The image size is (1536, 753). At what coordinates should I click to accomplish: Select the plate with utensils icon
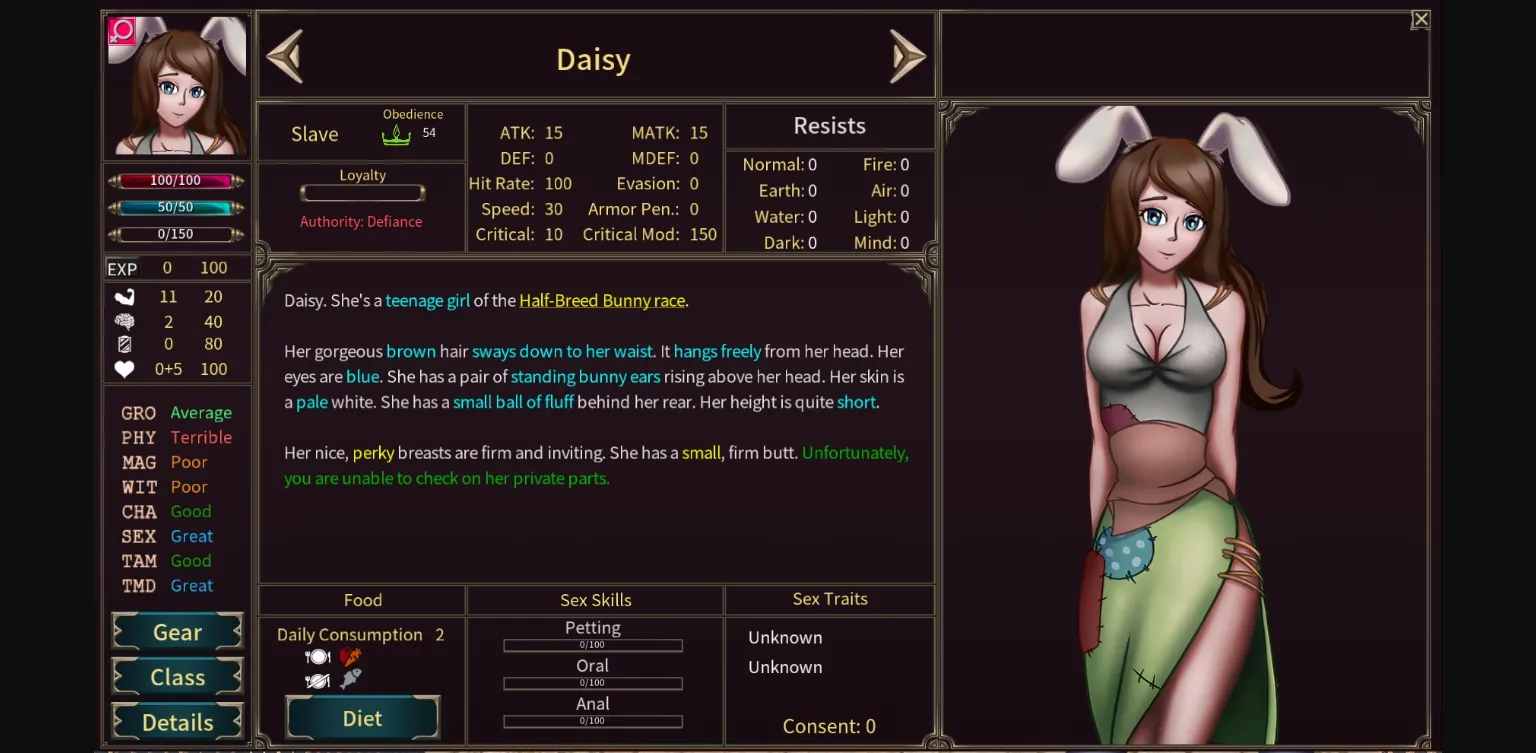(317, 655)
